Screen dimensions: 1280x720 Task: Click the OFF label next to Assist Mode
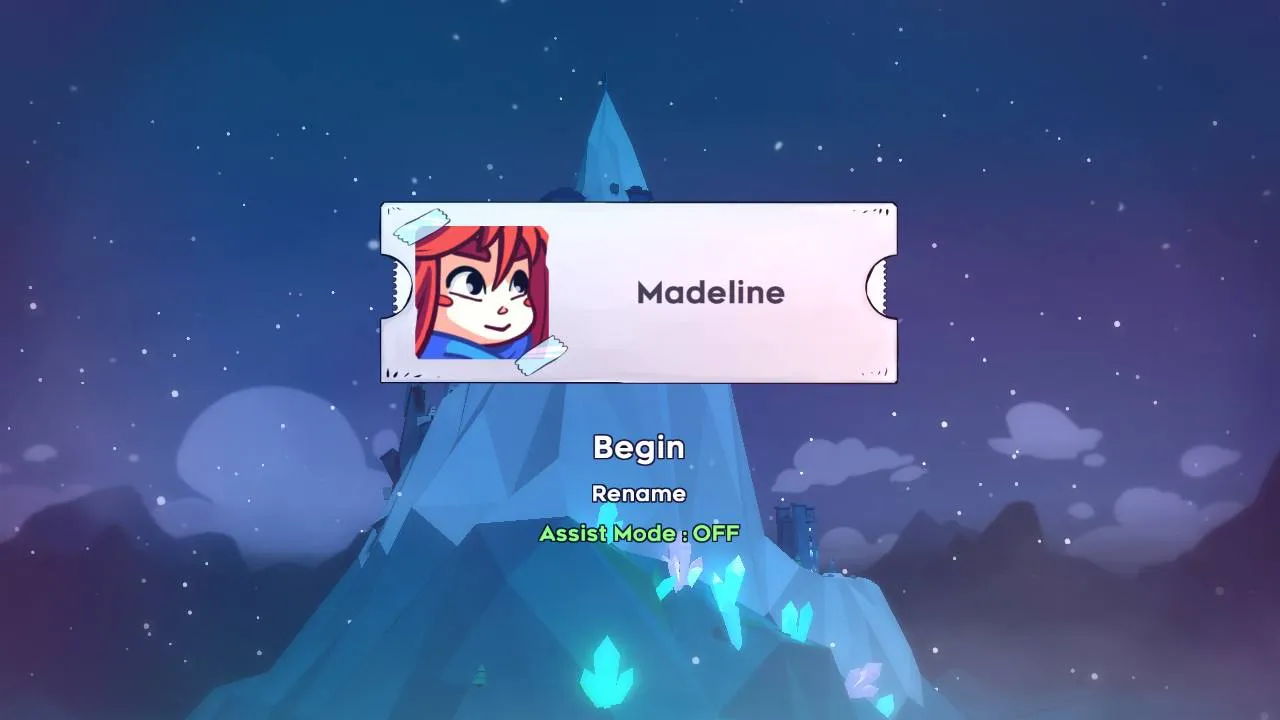coord(714,534)
